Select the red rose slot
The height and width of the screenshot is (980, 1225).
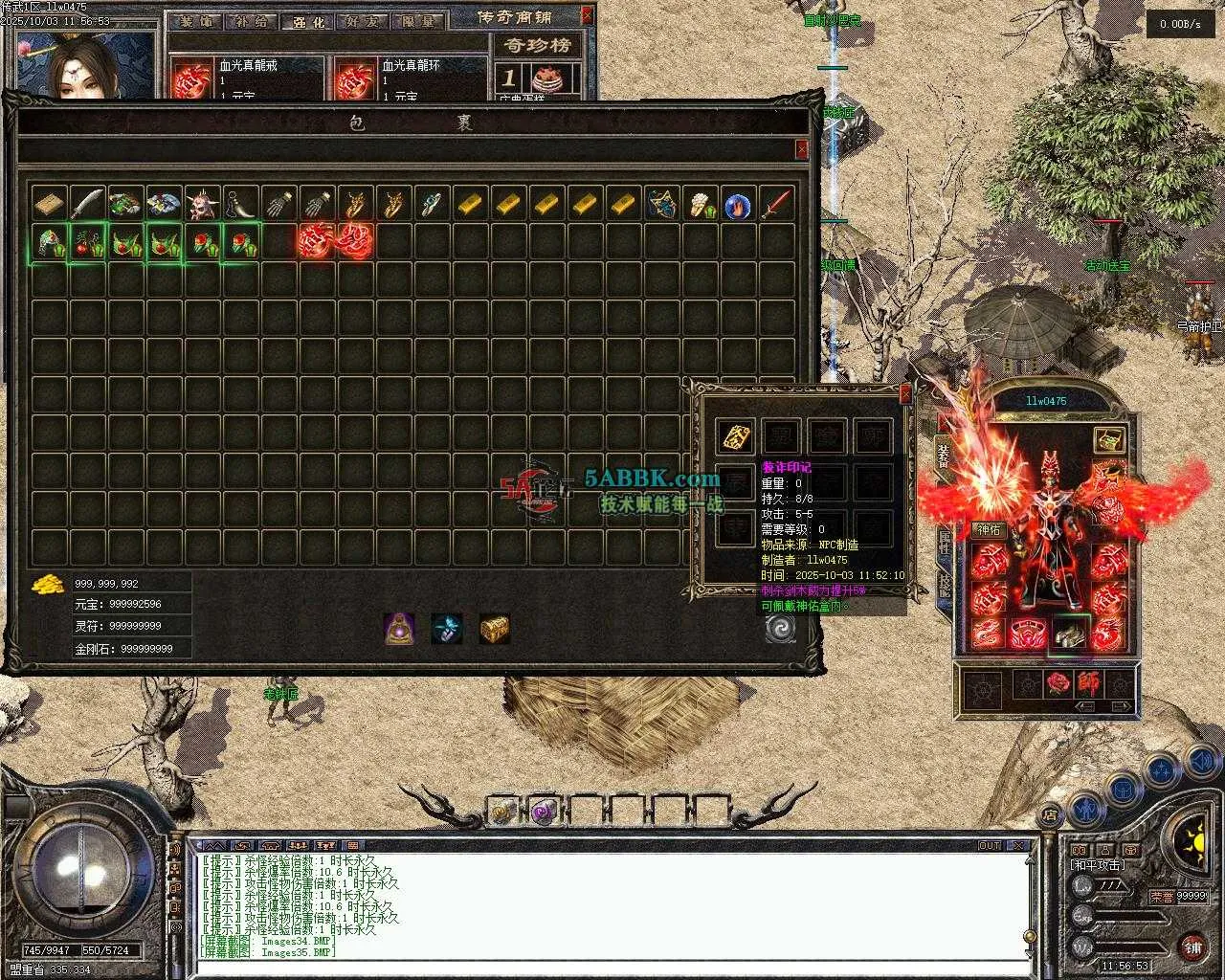click(1057, 684)
